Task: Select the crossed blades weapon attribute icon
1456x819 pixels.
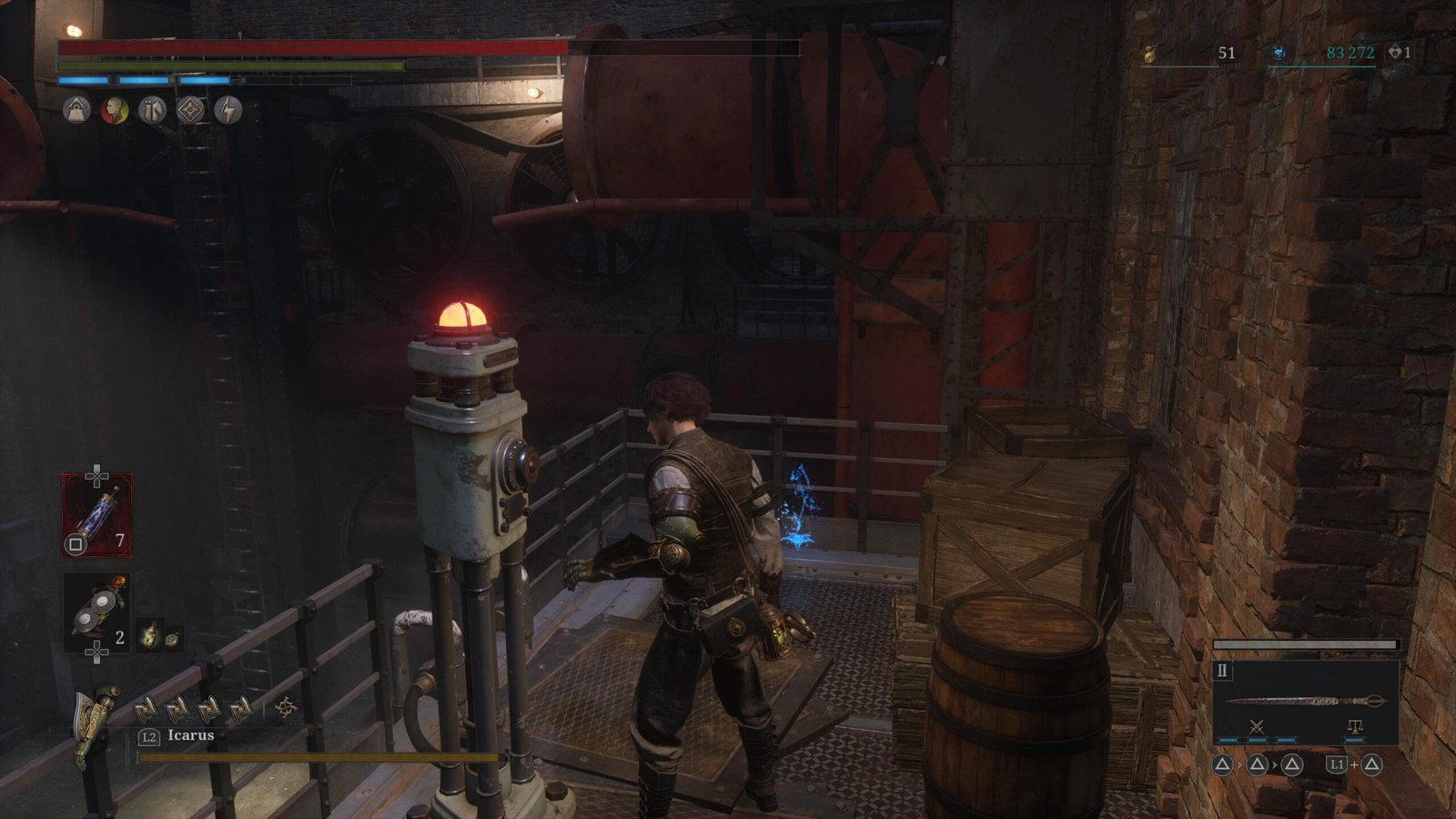Action: pyautogui.click(x=1257, y=726)
